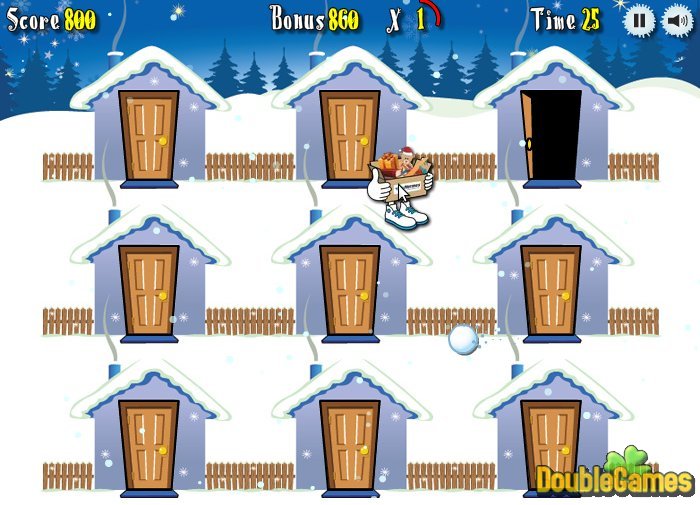Pause the game

[640, 21]
